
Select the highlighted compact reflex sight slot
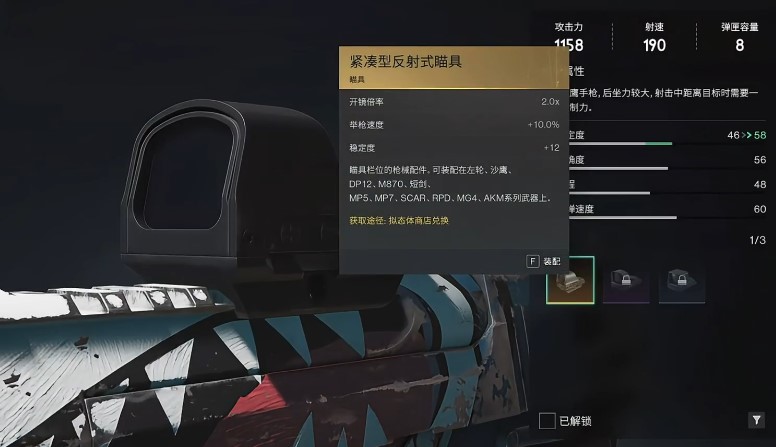click(x=570, y=280)
